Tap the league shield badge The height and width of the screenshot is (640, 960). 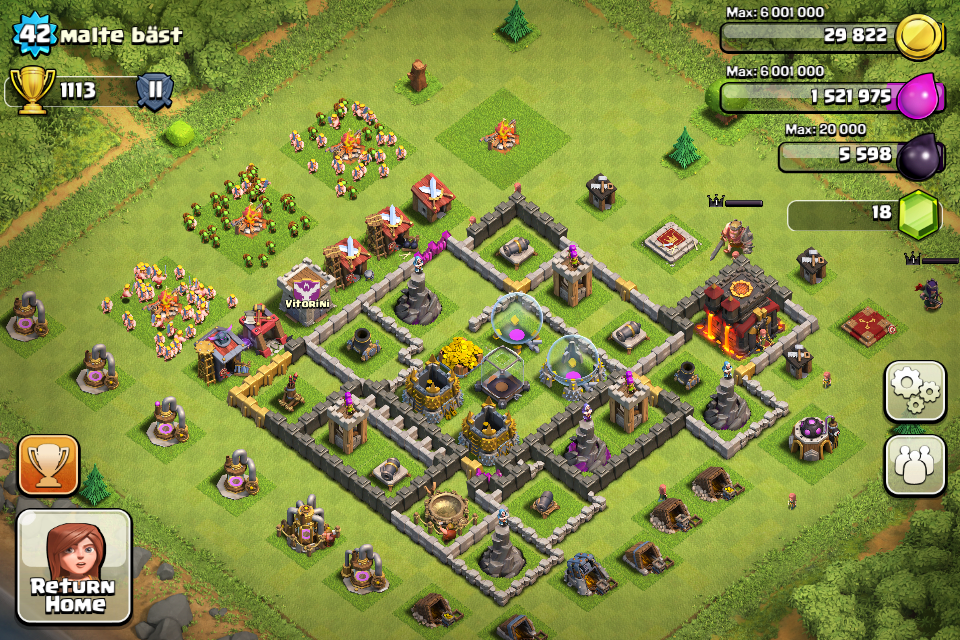(x=155, y=91)
